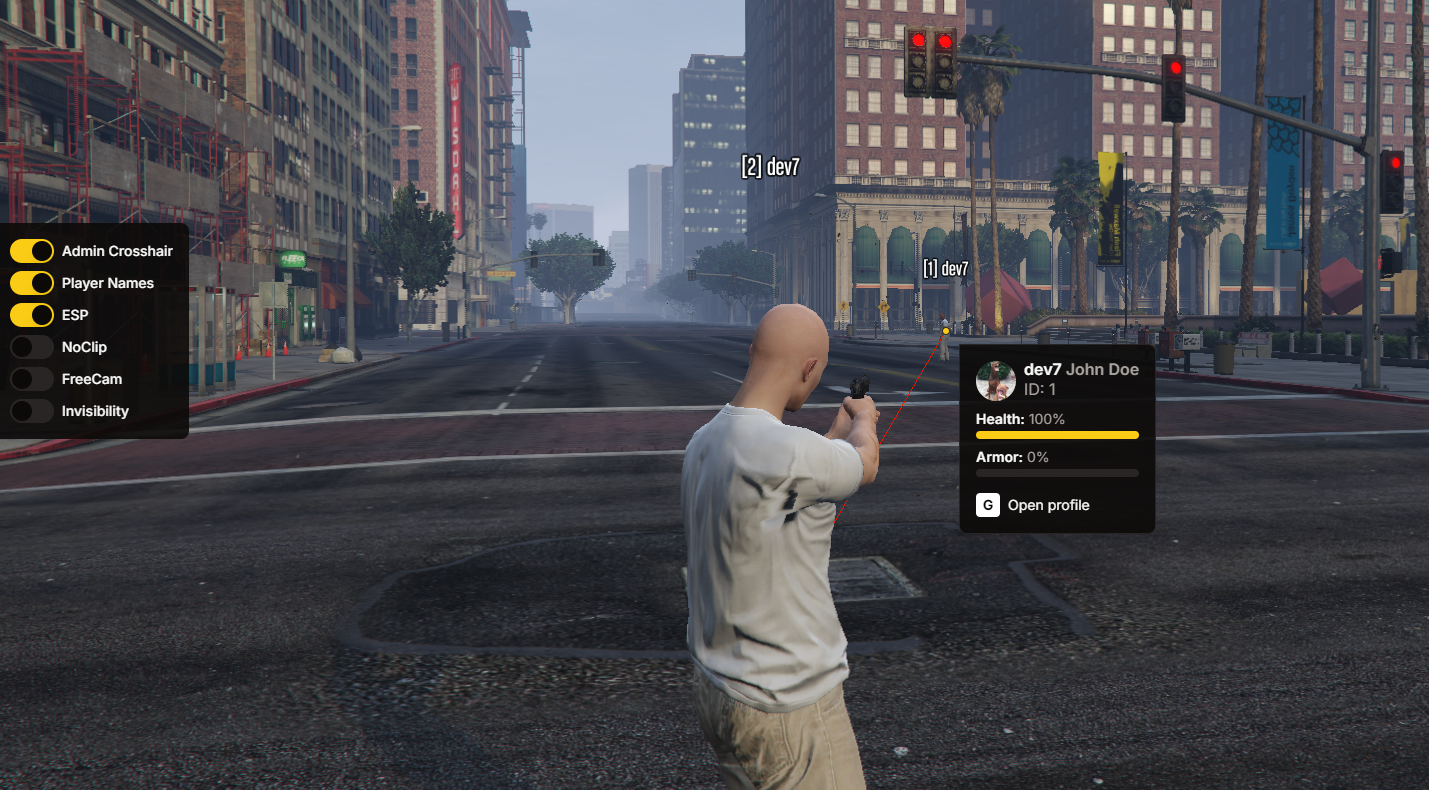Switch on the FreeCam toggle

(x=32, y=379)
